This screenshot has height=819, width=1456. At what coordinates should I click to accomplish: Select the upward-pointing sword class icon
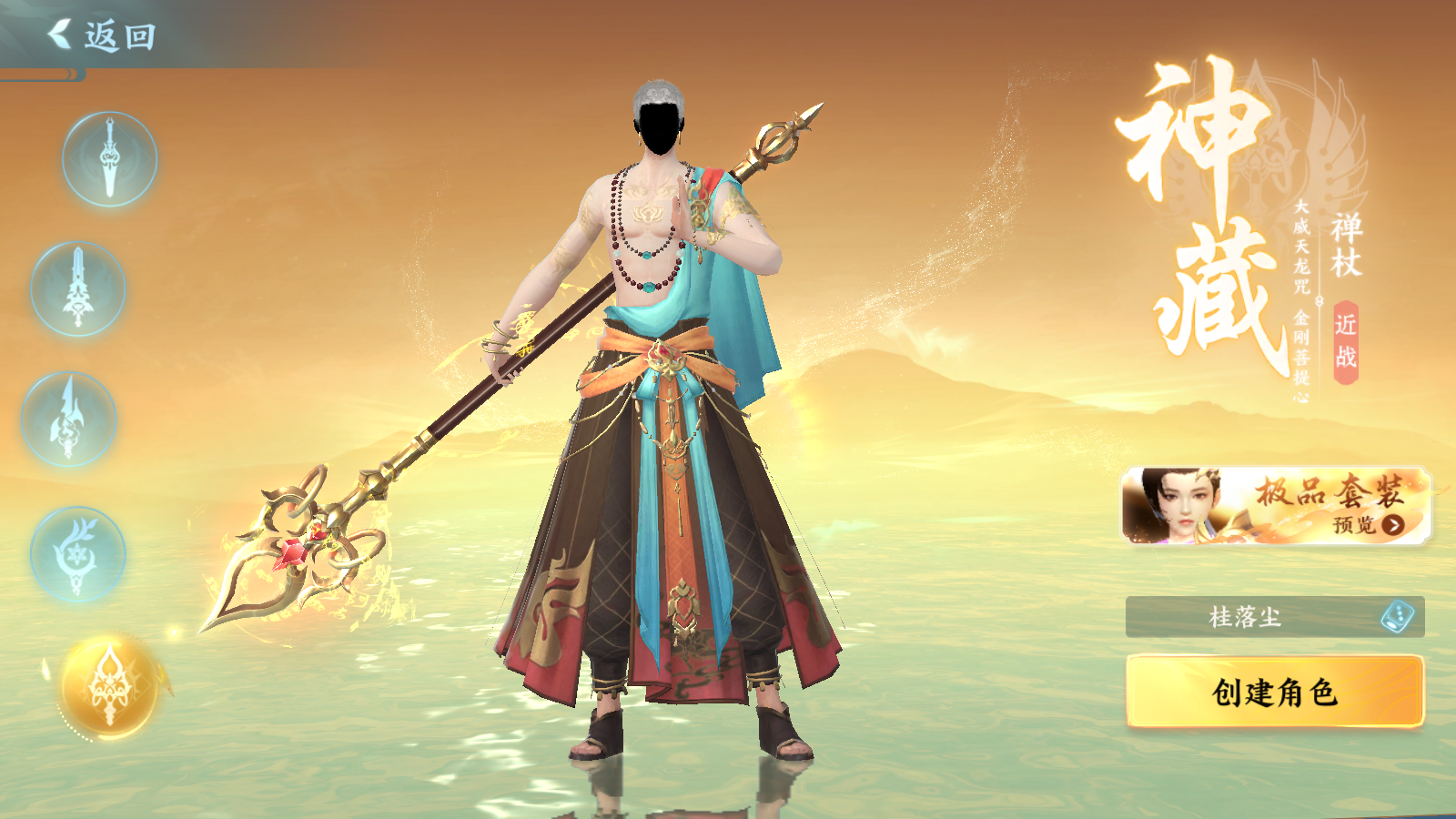[78, 289]
